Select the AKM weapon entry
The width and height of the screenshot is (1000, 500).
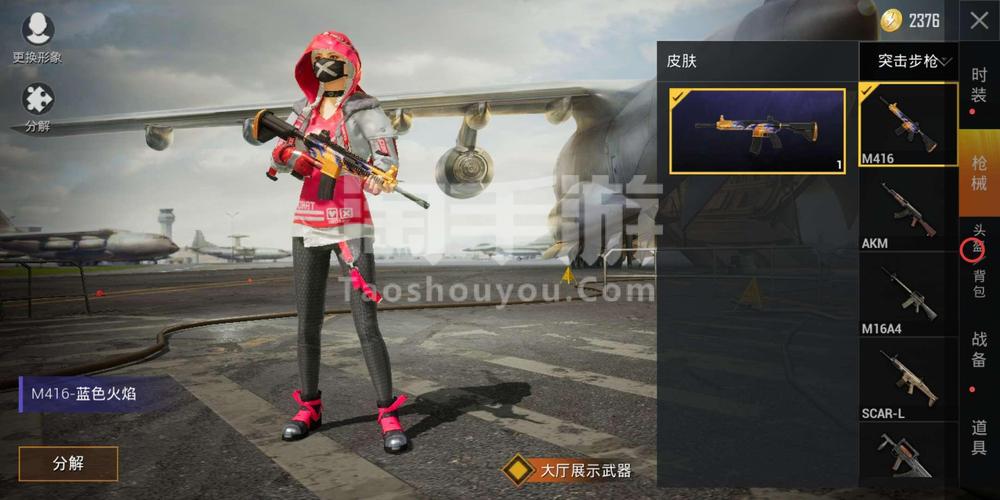tap(908, 209)
